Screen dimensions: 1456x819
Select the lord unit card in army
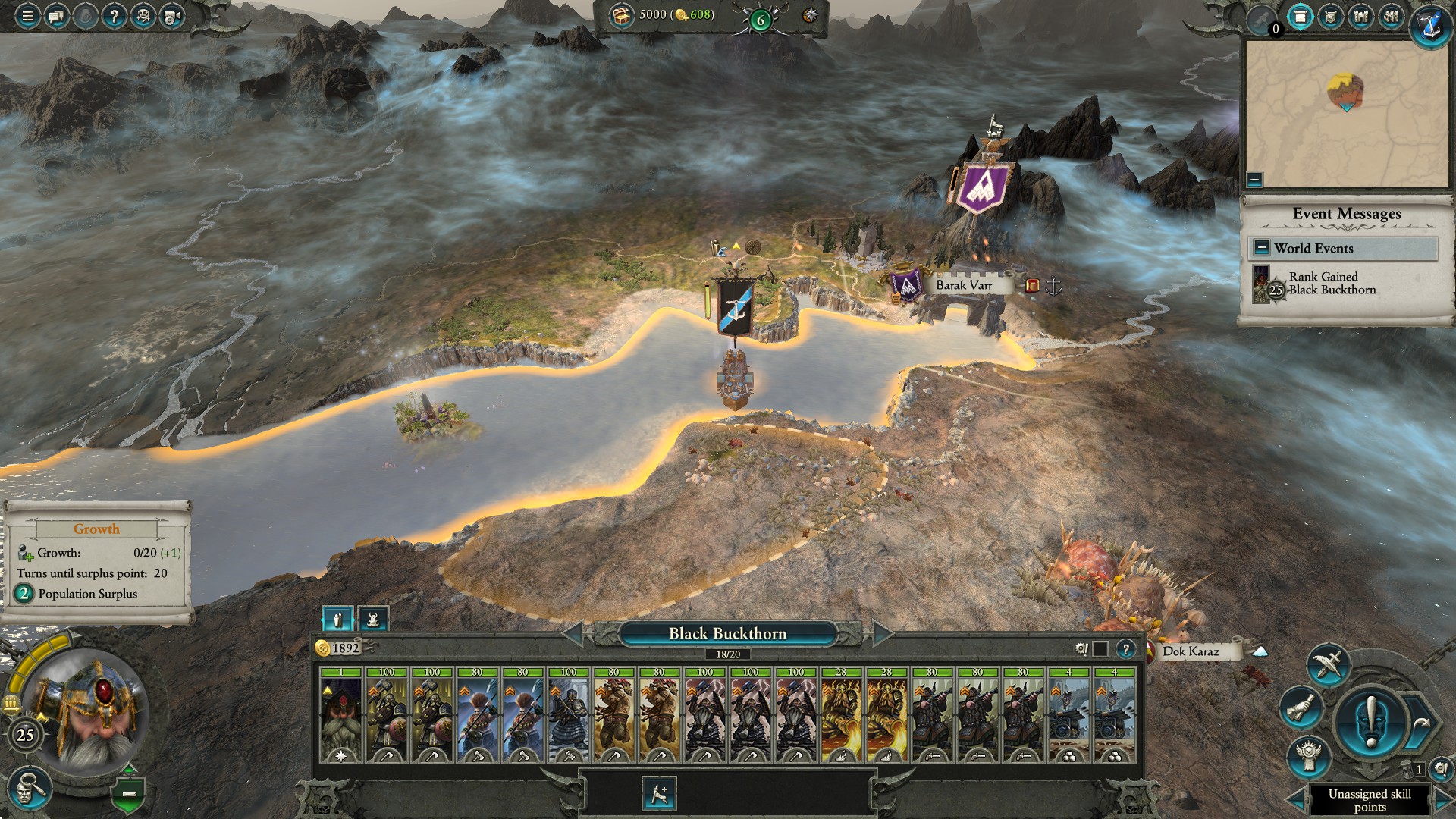pyautogui.click(x=340, y=715)
